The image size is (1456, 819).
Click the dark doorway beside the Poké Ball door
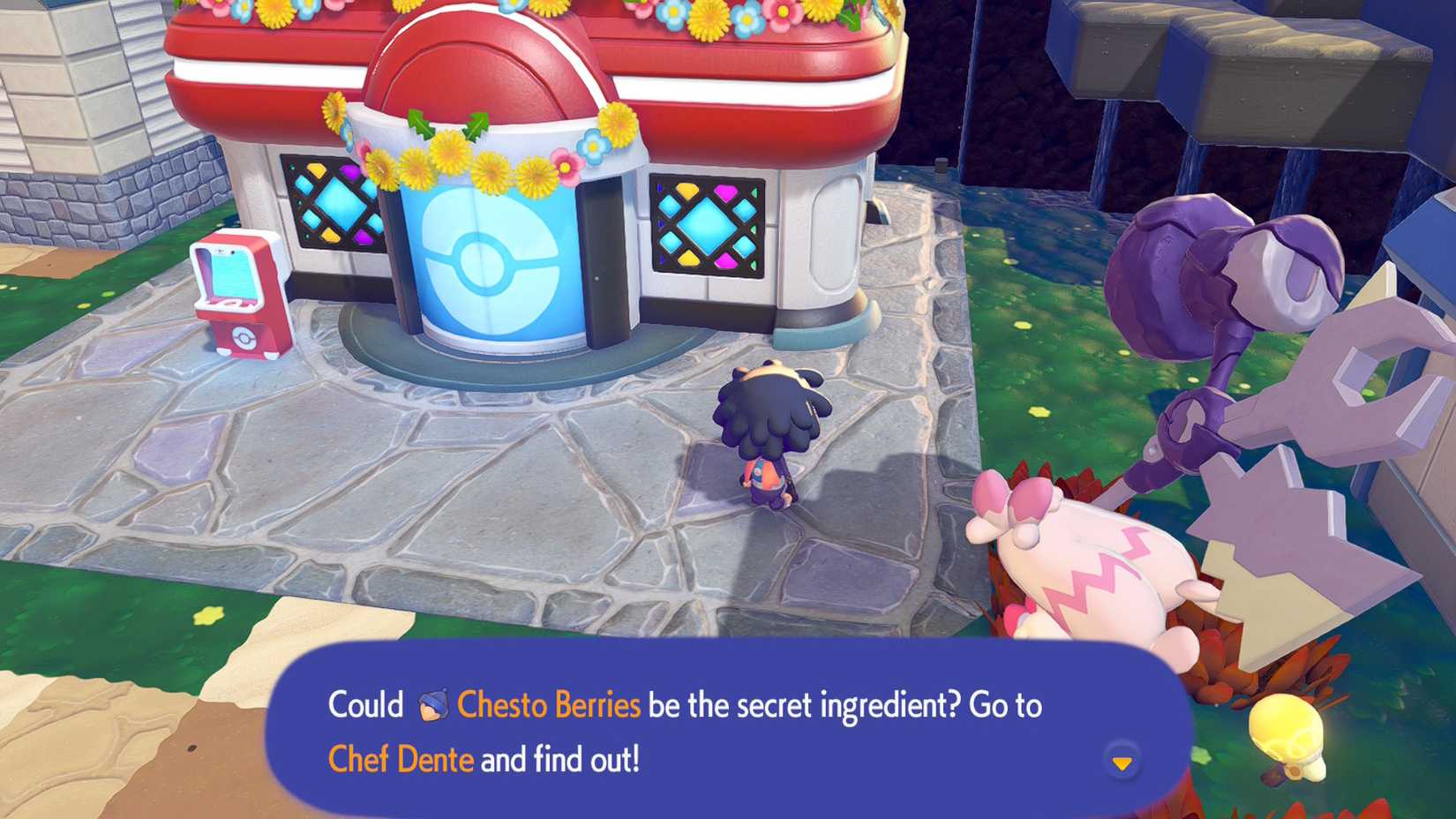pos(604,256)
